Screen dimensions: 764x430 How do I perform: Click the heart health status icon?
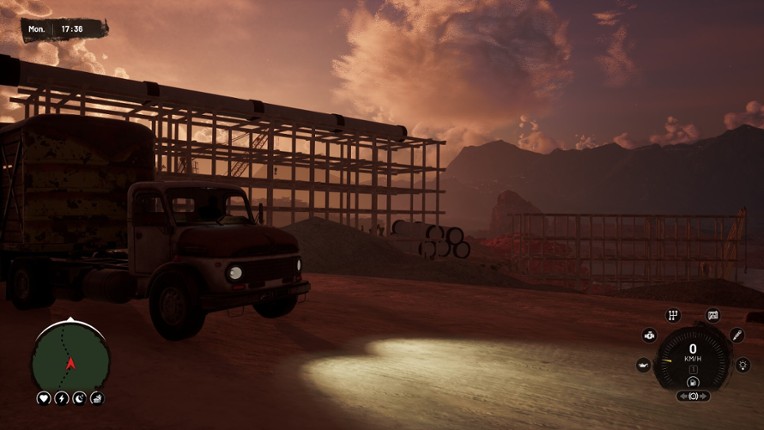44,398
